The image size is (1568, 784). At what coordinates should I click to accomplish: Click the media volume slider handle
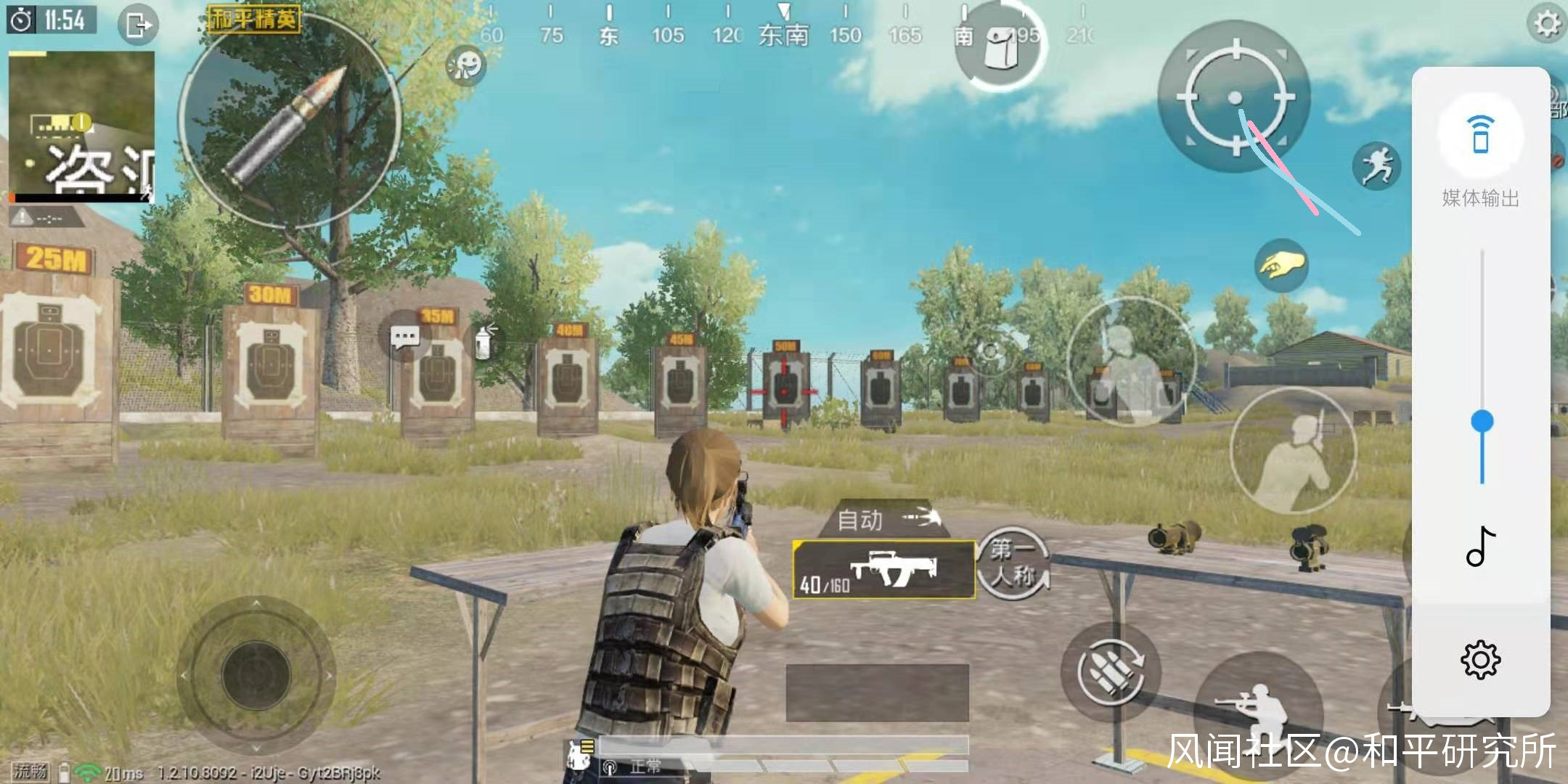point(1482,421)
